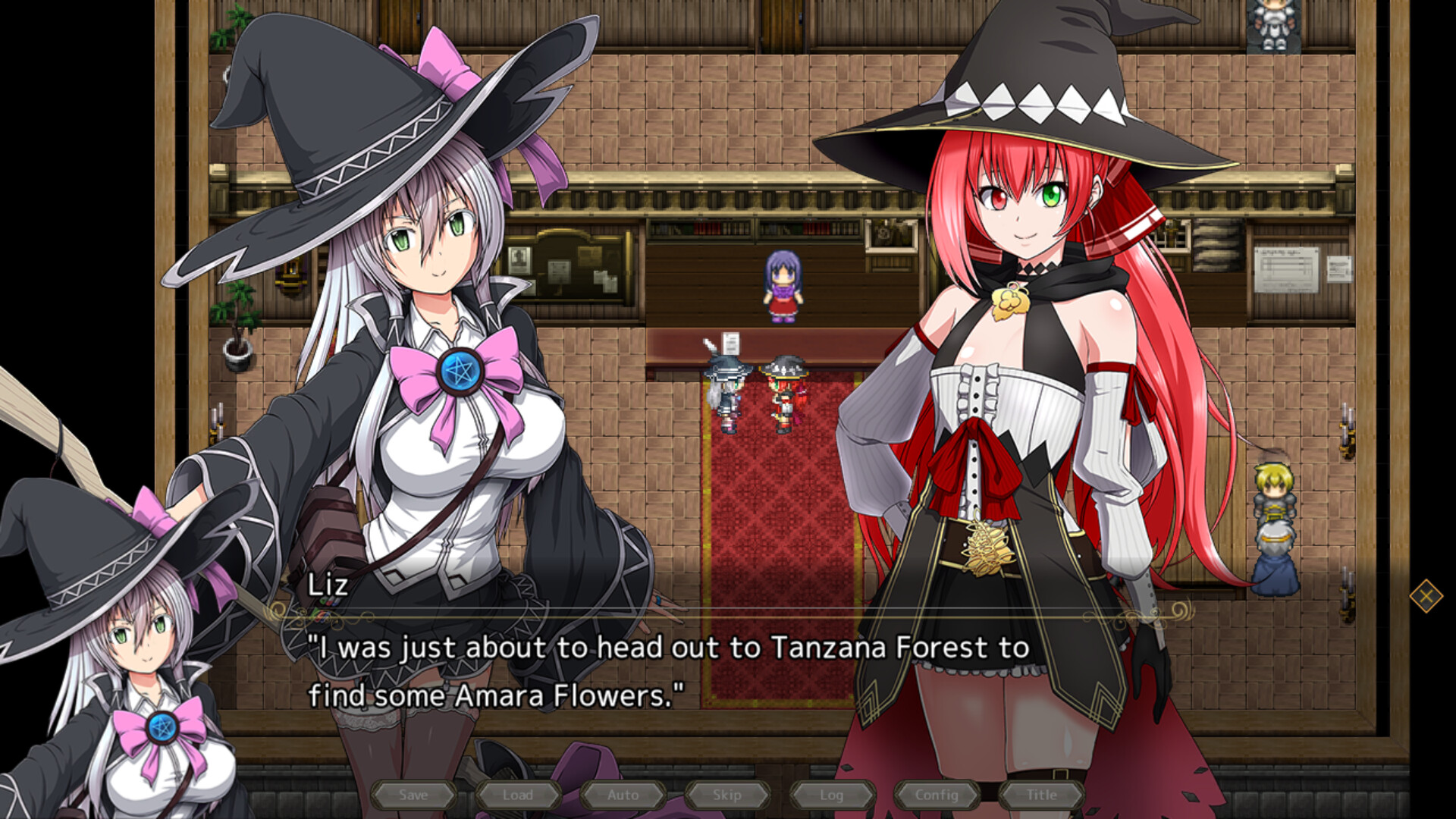Open the Load screen
Image resolution: width=1456 pixels, height=819 pixels.
[x=518, y=795]
